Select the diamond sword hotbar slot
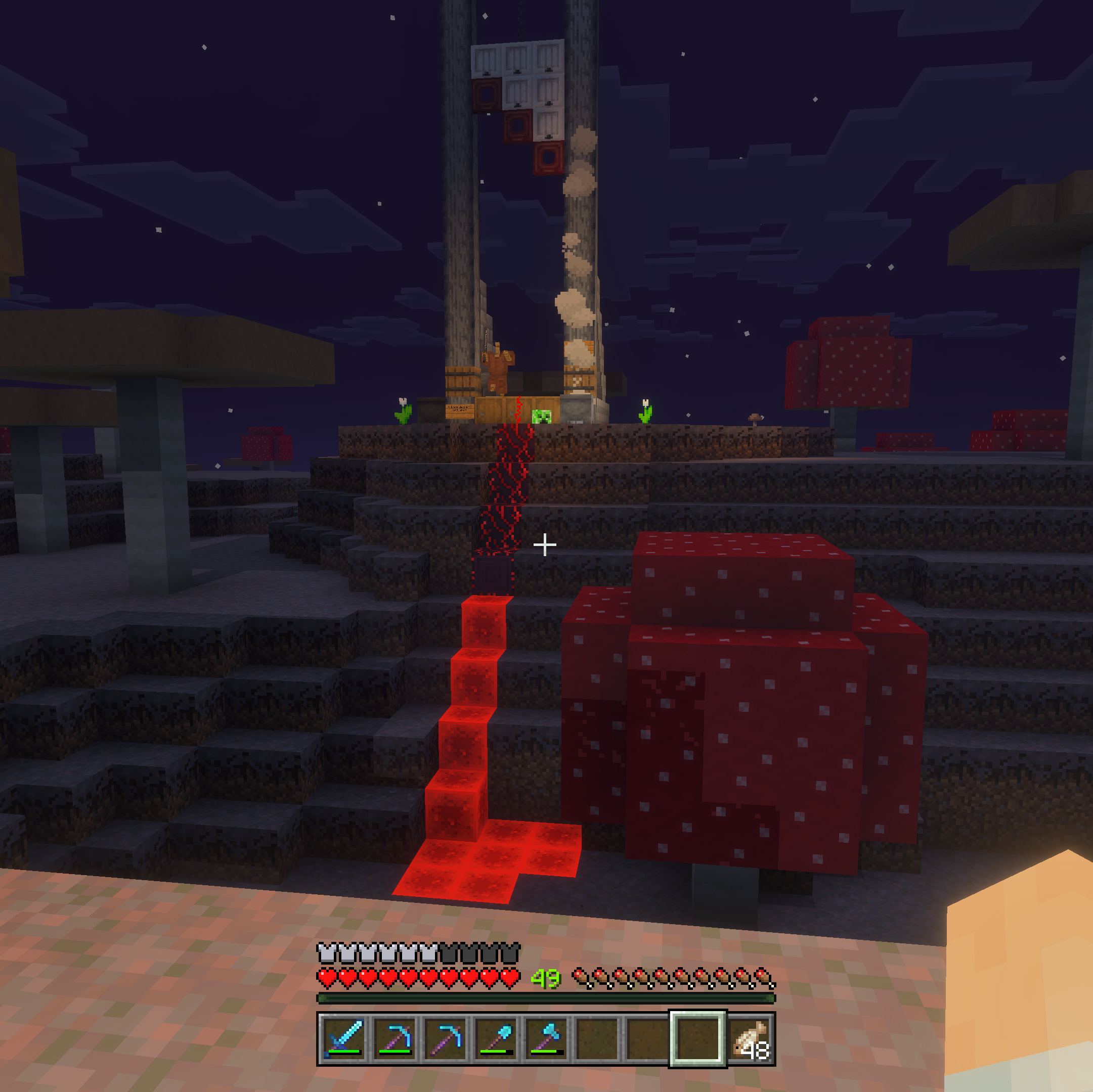 (x=344, y=1038)
